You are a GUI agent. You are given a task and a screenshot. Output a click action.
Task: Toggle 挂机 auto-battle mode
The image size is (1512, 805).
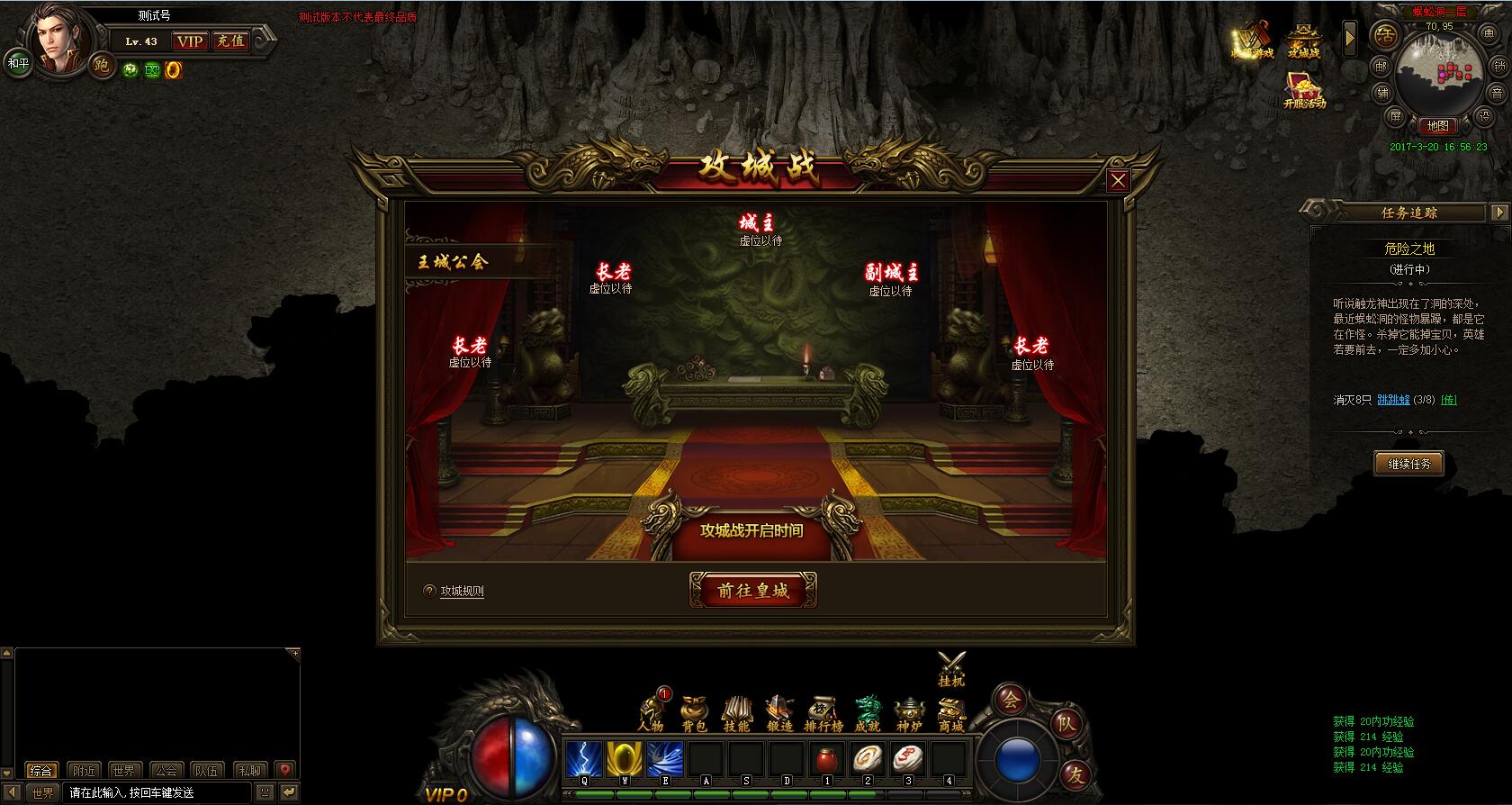coord(951,669)
